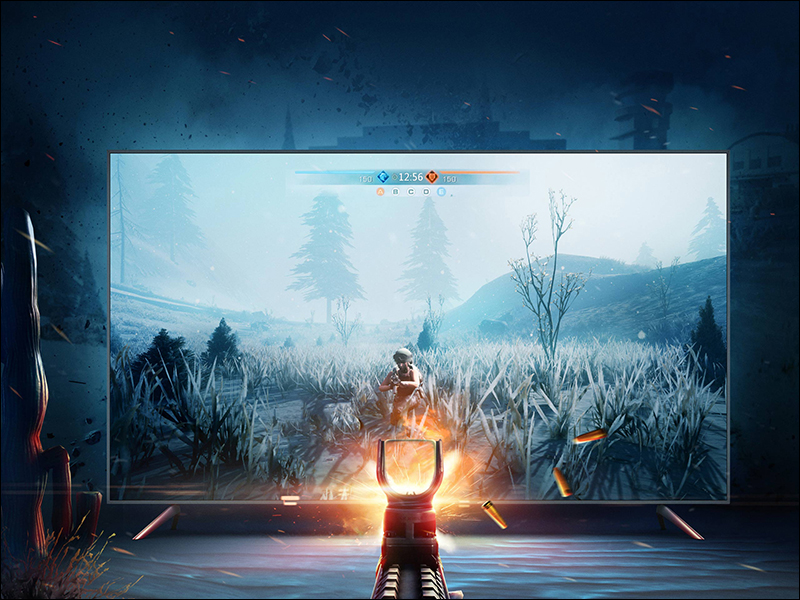This screenshot has width=800, height=600.
Task: Choose the objective C marker
Action: point(410,191)
